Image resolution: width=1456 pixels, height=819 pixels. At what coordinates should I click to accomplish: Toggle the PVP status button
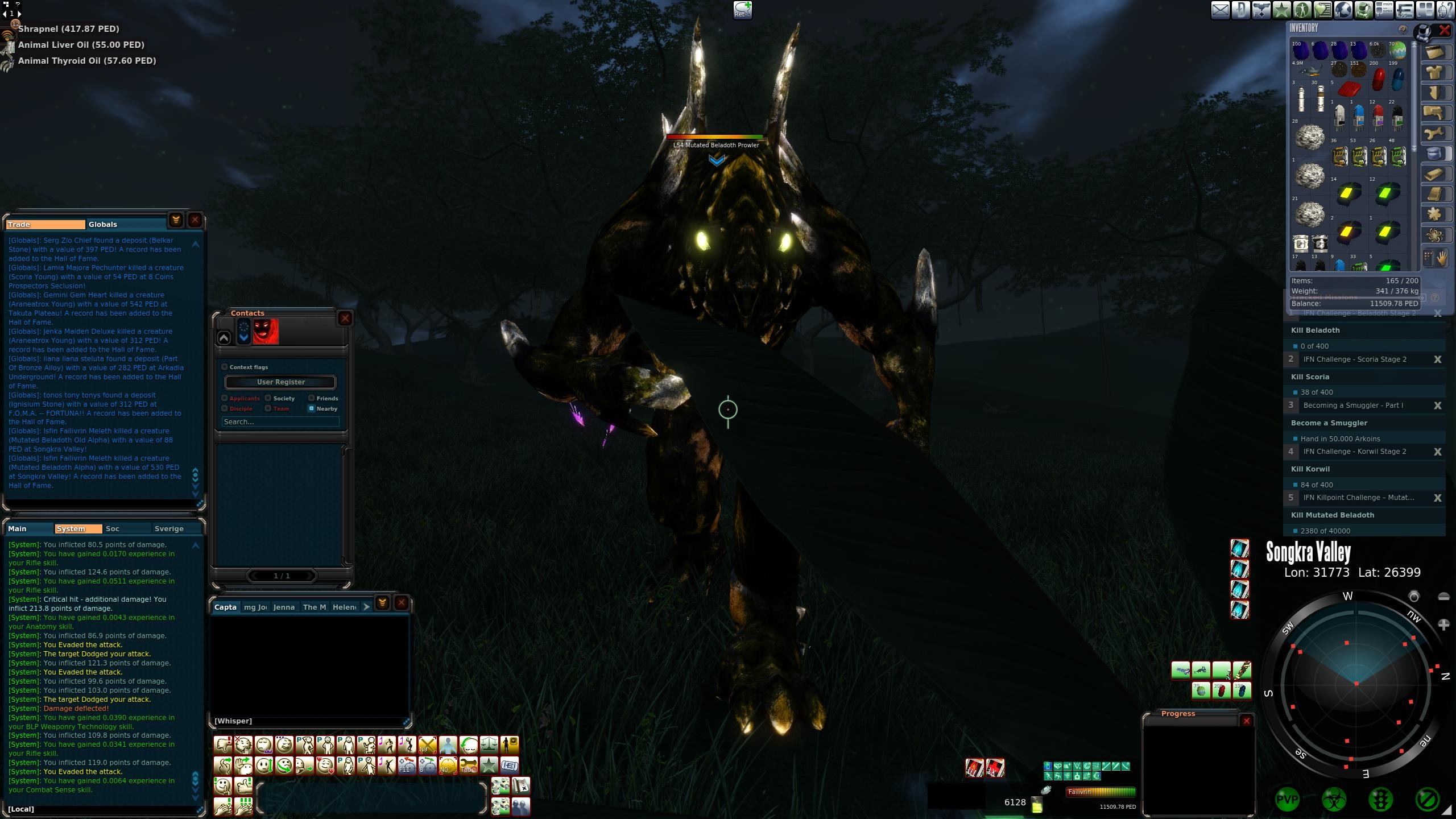tap(1287, 800)
